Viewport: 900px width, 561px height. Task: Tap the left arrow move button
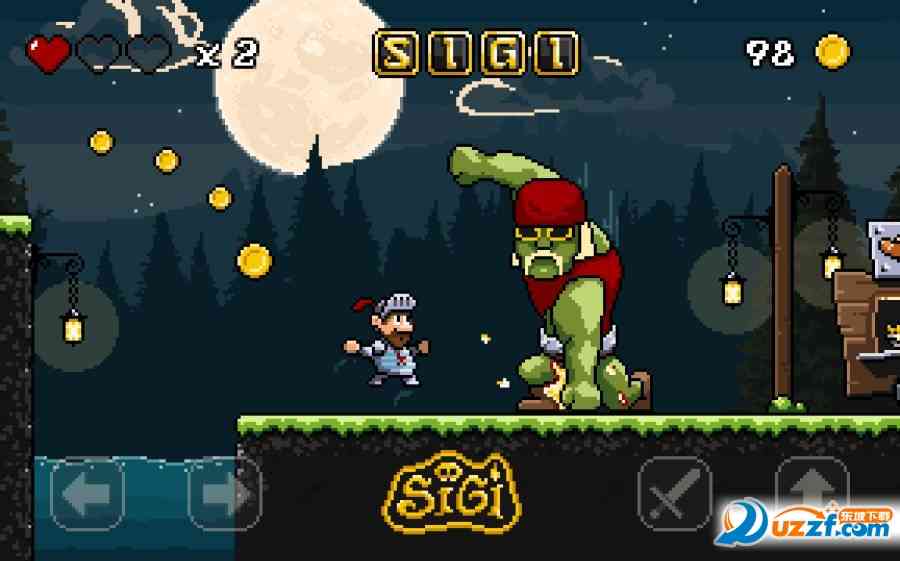(x=88, y=493)
